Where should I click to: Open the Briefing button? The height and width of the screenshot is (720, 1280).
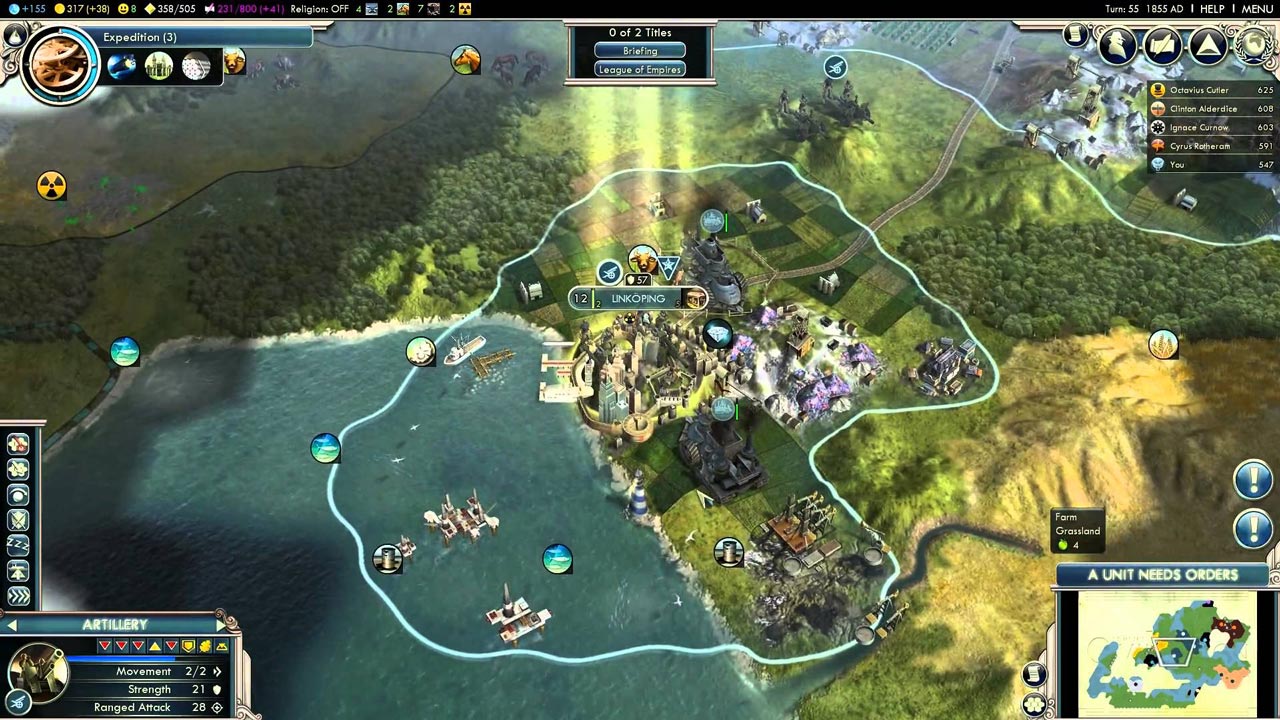[640, 51]
